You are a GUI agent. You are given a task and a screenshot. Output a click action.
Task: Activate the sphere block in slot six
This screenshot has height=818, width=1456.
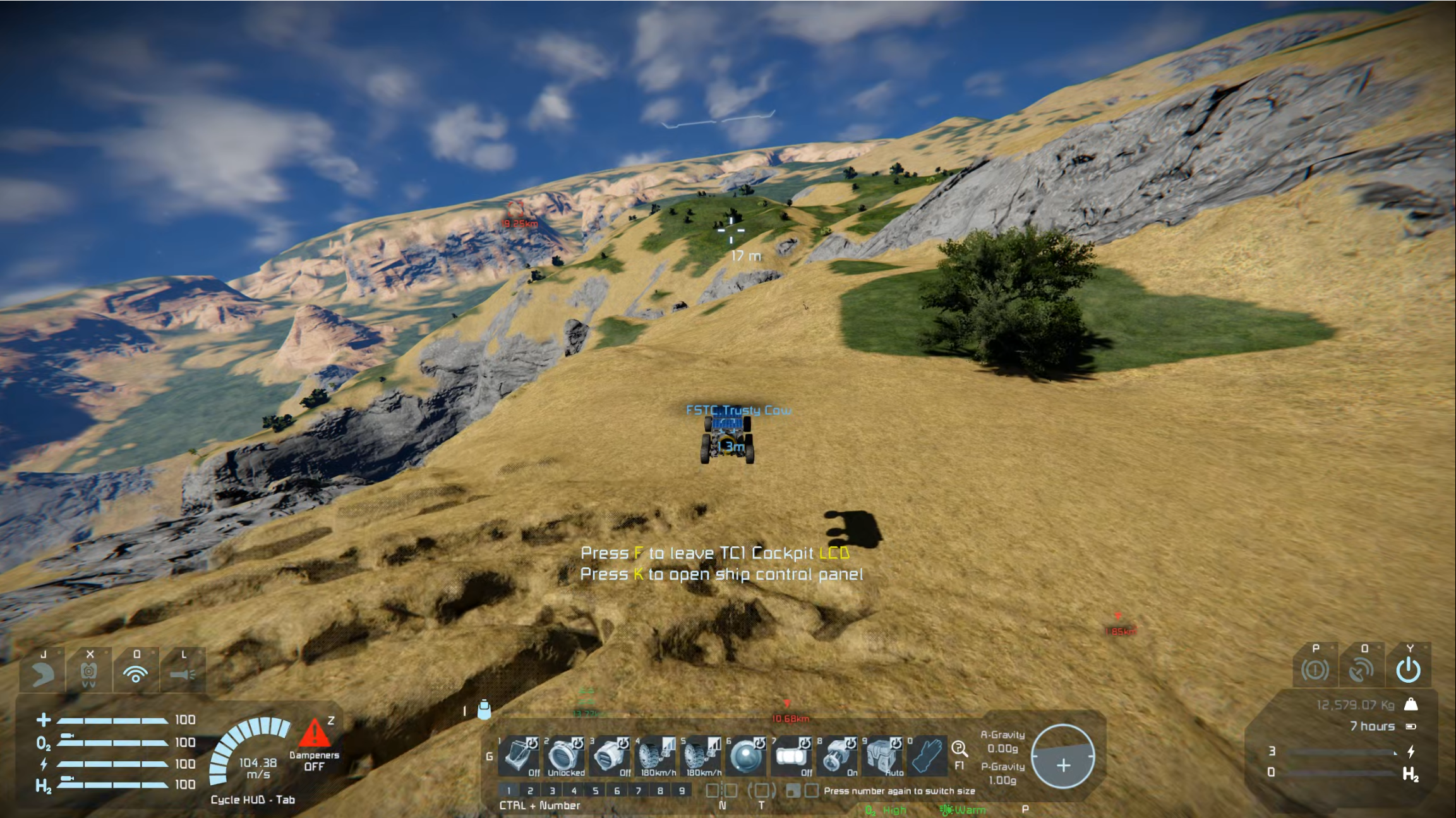pos(746,755)
